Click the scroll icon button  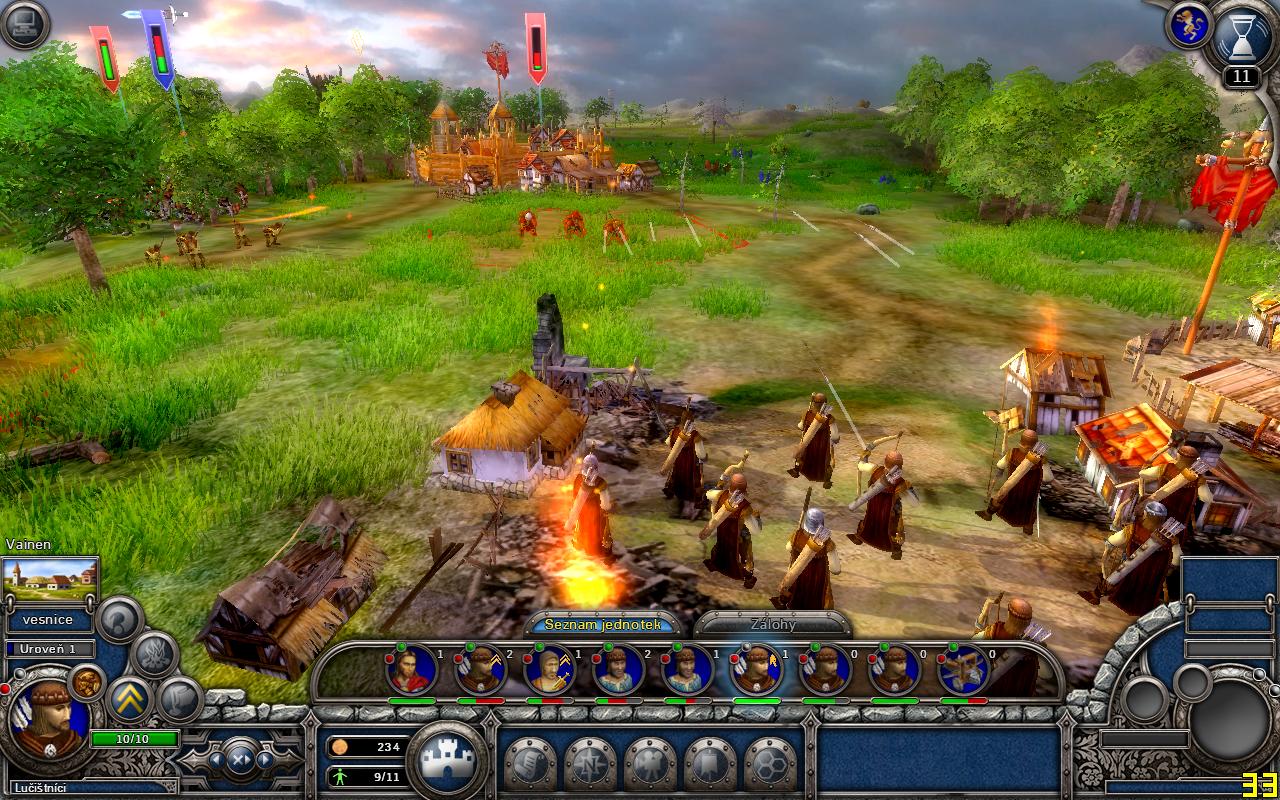pyautogui.click(x=529, y=765)
